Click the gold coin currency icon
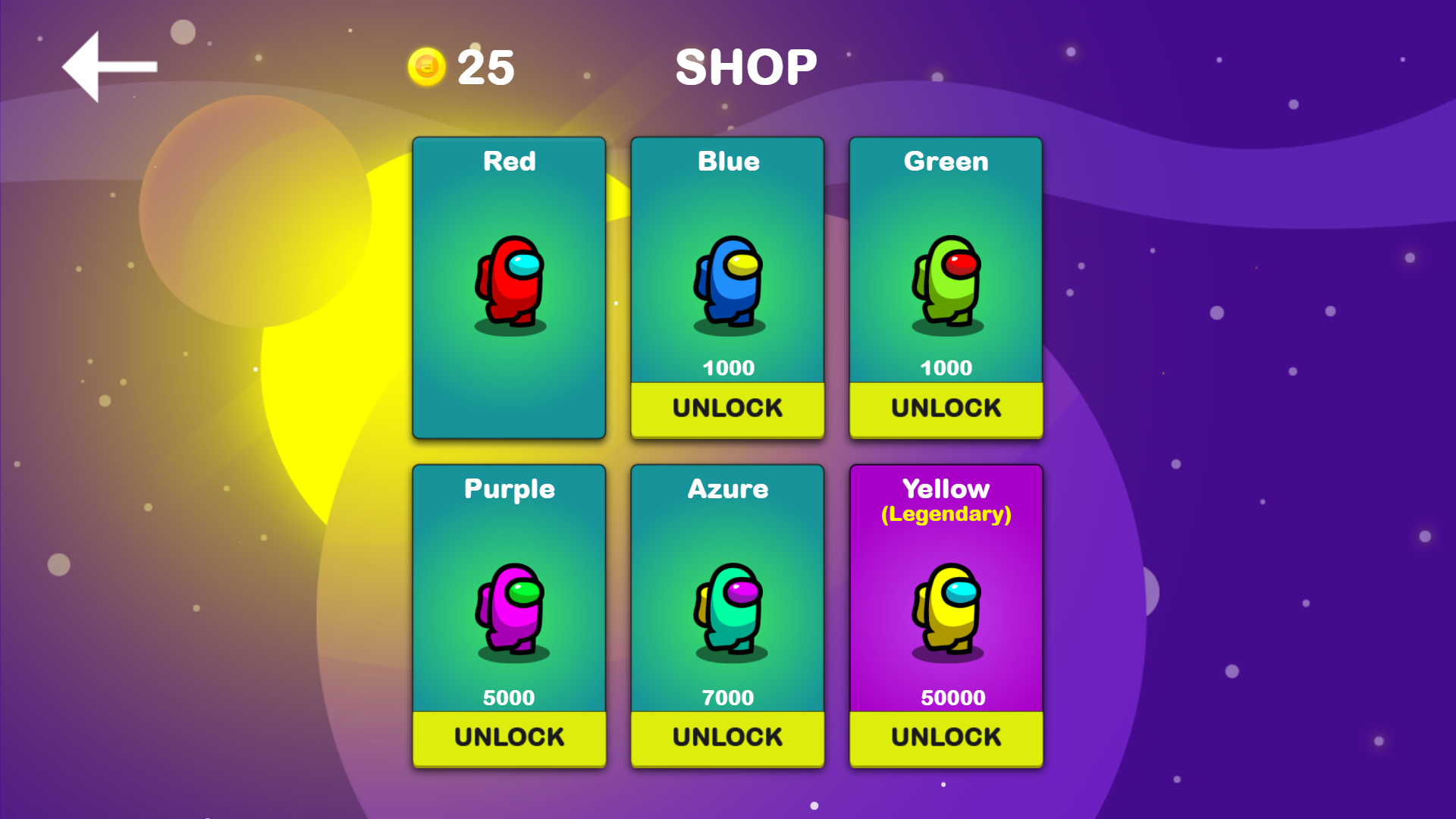This screenshot has width=1456, height=819. (425, 65)
